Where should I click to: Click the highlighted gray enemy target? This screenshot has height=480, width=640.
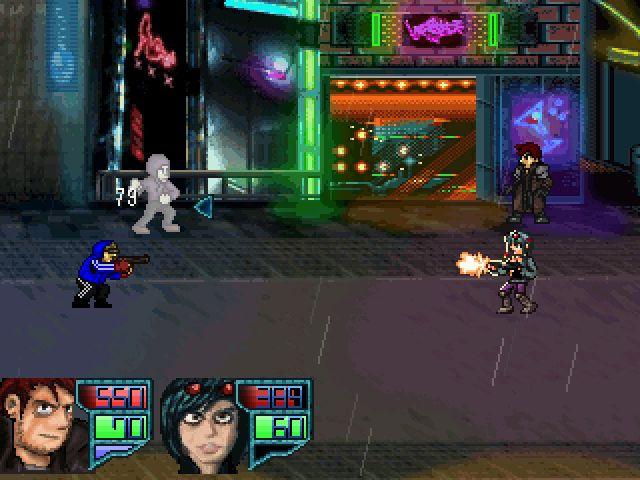[x=159, y=192]
